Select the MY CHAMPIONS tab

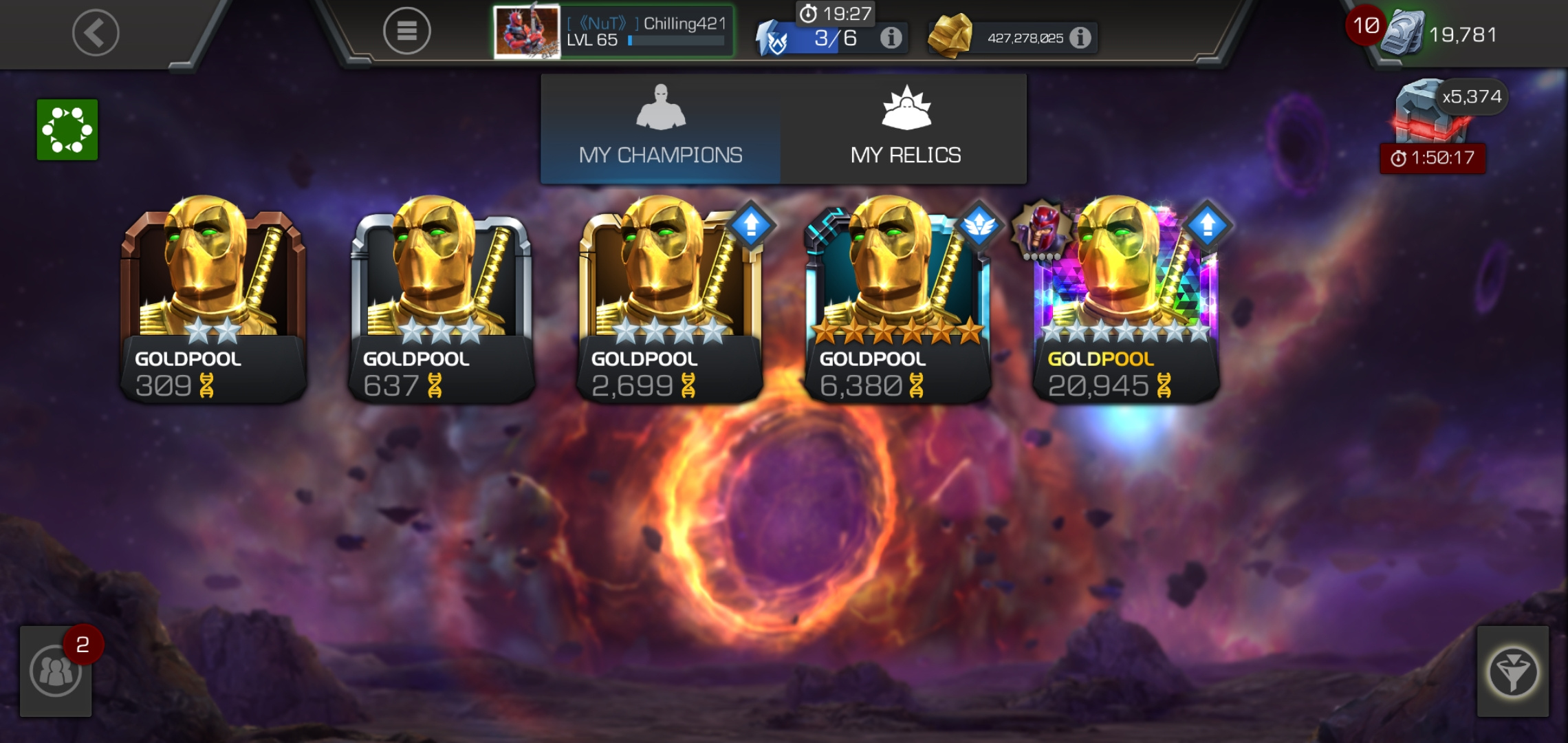pos(662,131)
